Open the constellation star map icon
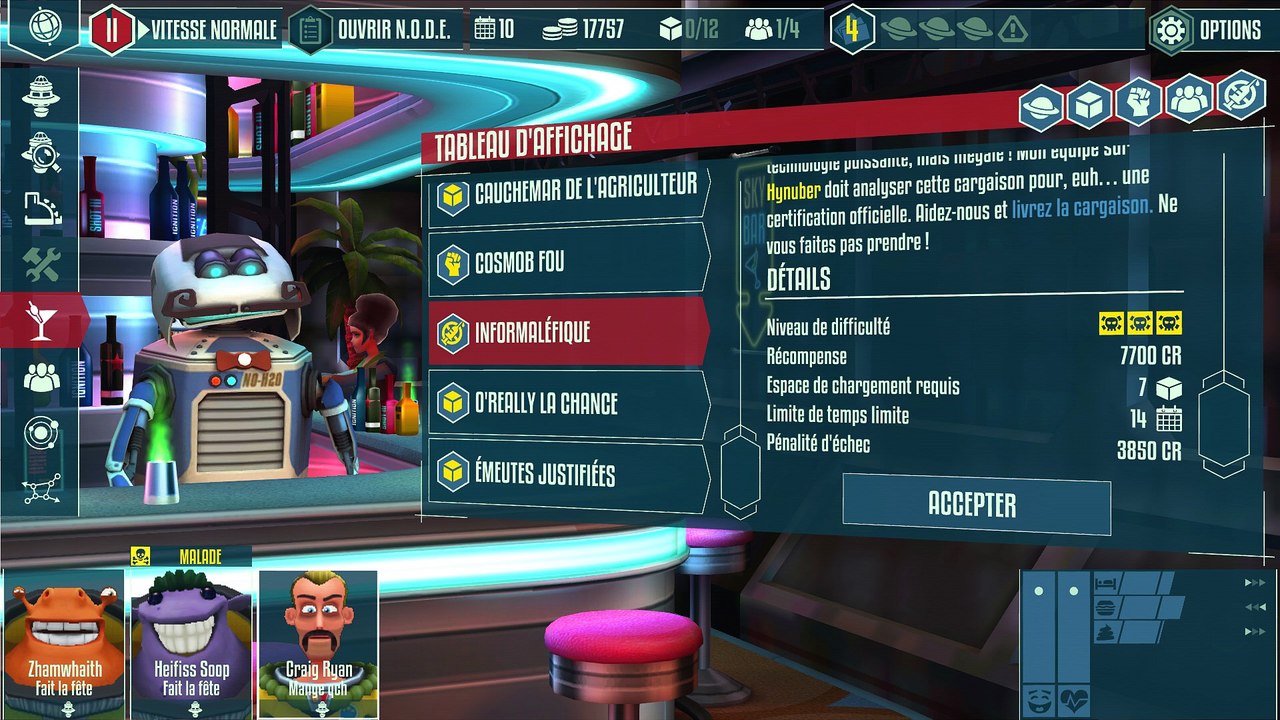The image size is (1280, 720). 41,489
